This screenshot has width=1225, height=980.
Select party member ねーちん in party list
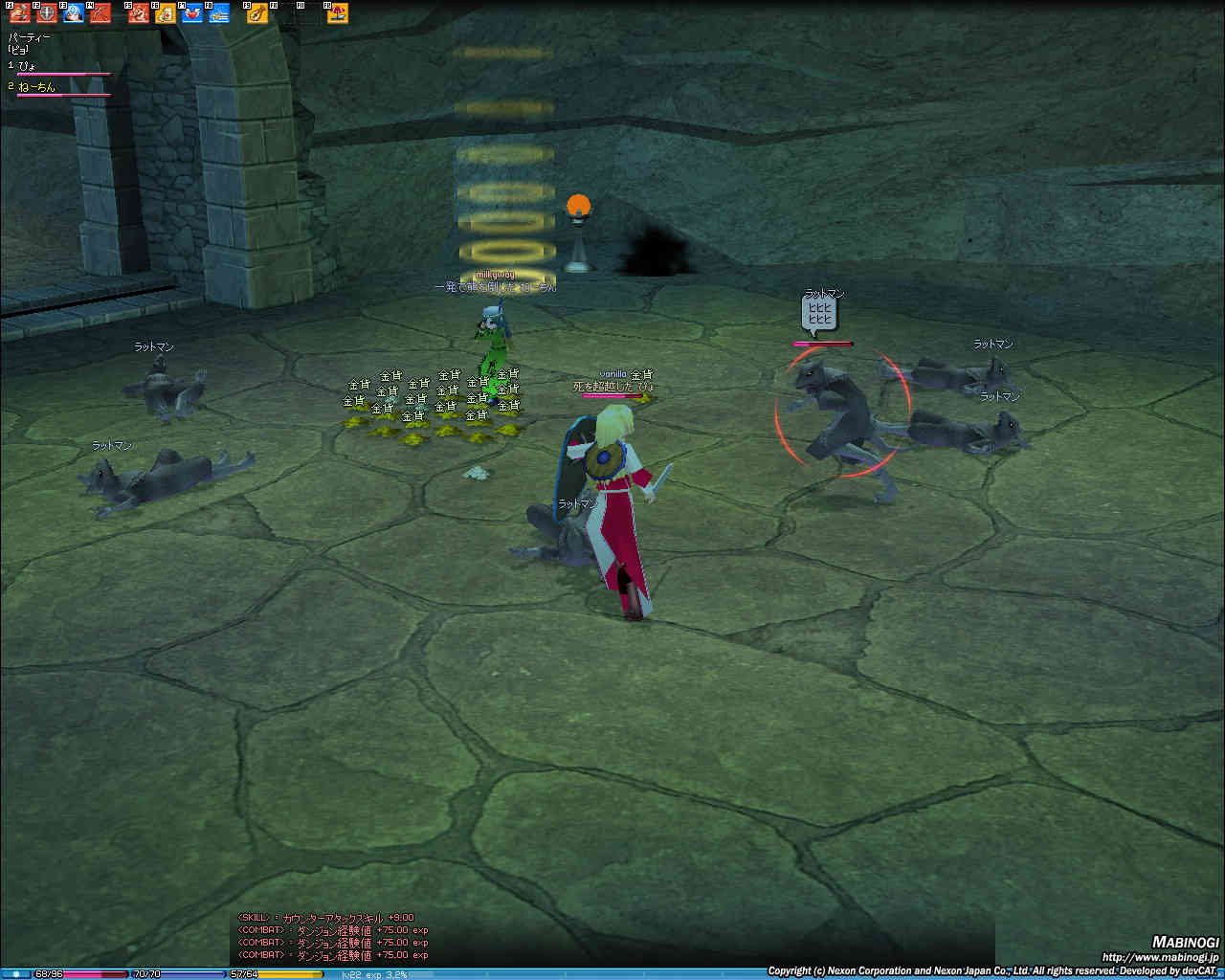click(x=36, y=87)
